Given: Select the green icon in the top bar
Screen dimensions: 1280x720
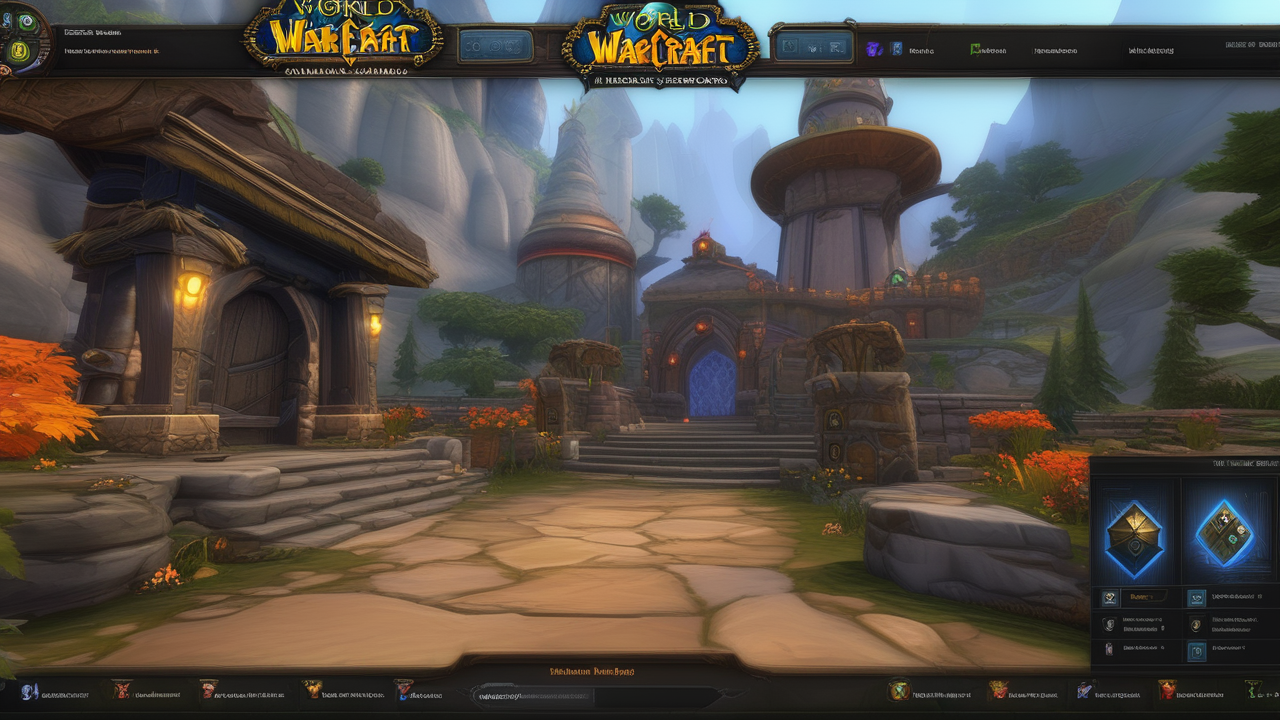Looking at the screenshot, I should pyautogui.click(x=976, y=48).
